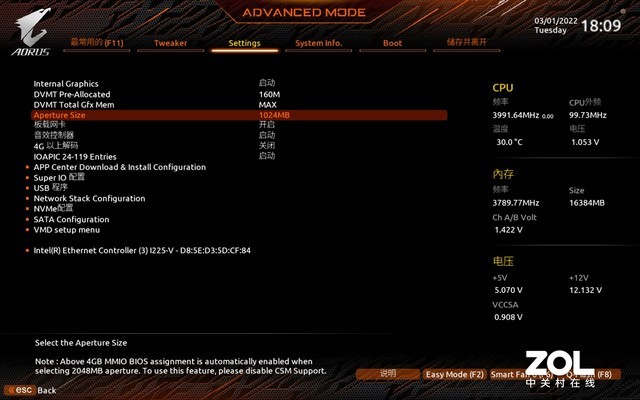This screenshot has width=640, height=400.
Task: Open the NVMe configuration submenu
Action: [54, 208]
